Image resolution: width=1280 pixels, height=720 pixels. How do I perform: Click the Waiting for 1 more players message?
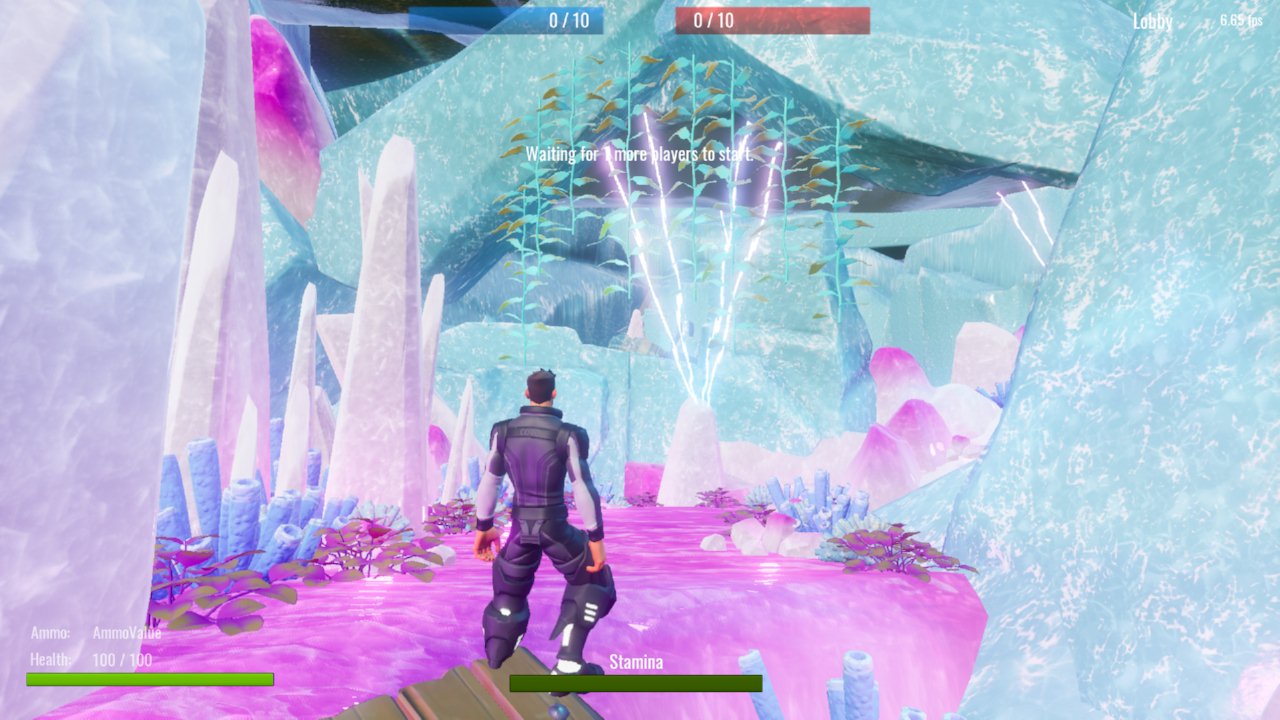coord(640,154)
